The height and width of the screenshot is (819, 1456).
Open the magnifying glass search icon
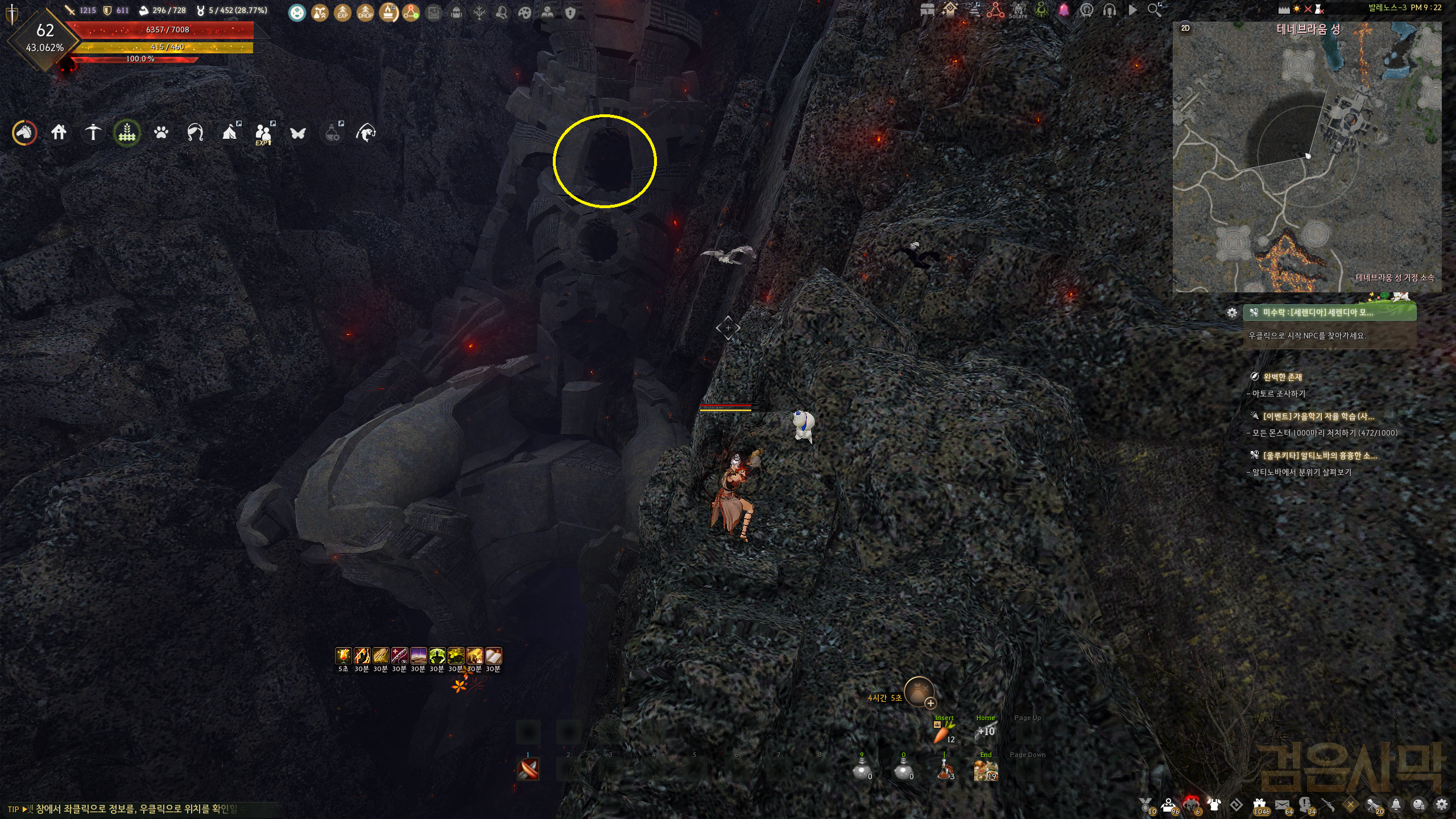click(1155, 10)
